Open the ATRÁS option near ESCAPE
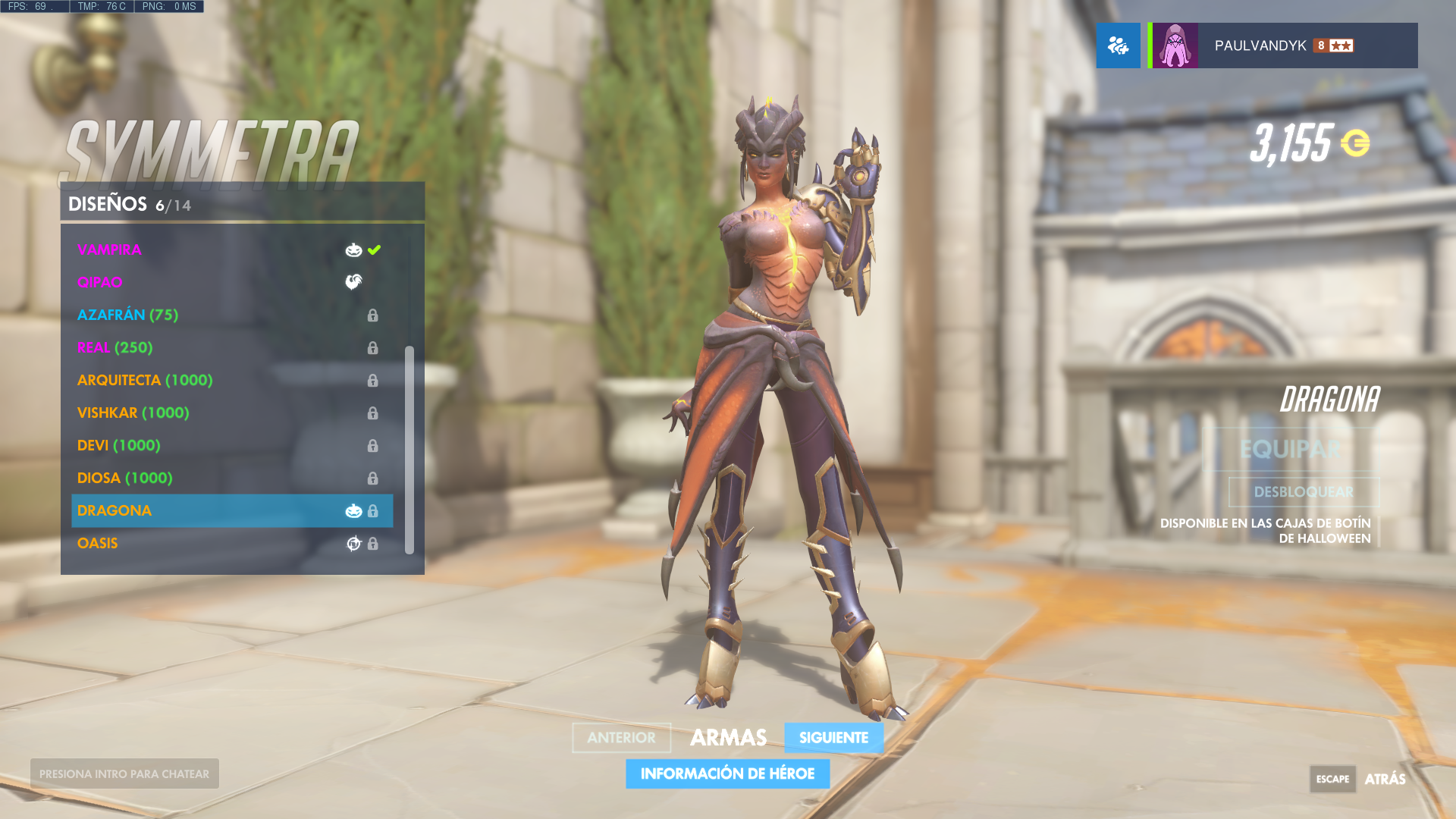The width and height of the screenshot is (1456, 819). point(1385,779)
